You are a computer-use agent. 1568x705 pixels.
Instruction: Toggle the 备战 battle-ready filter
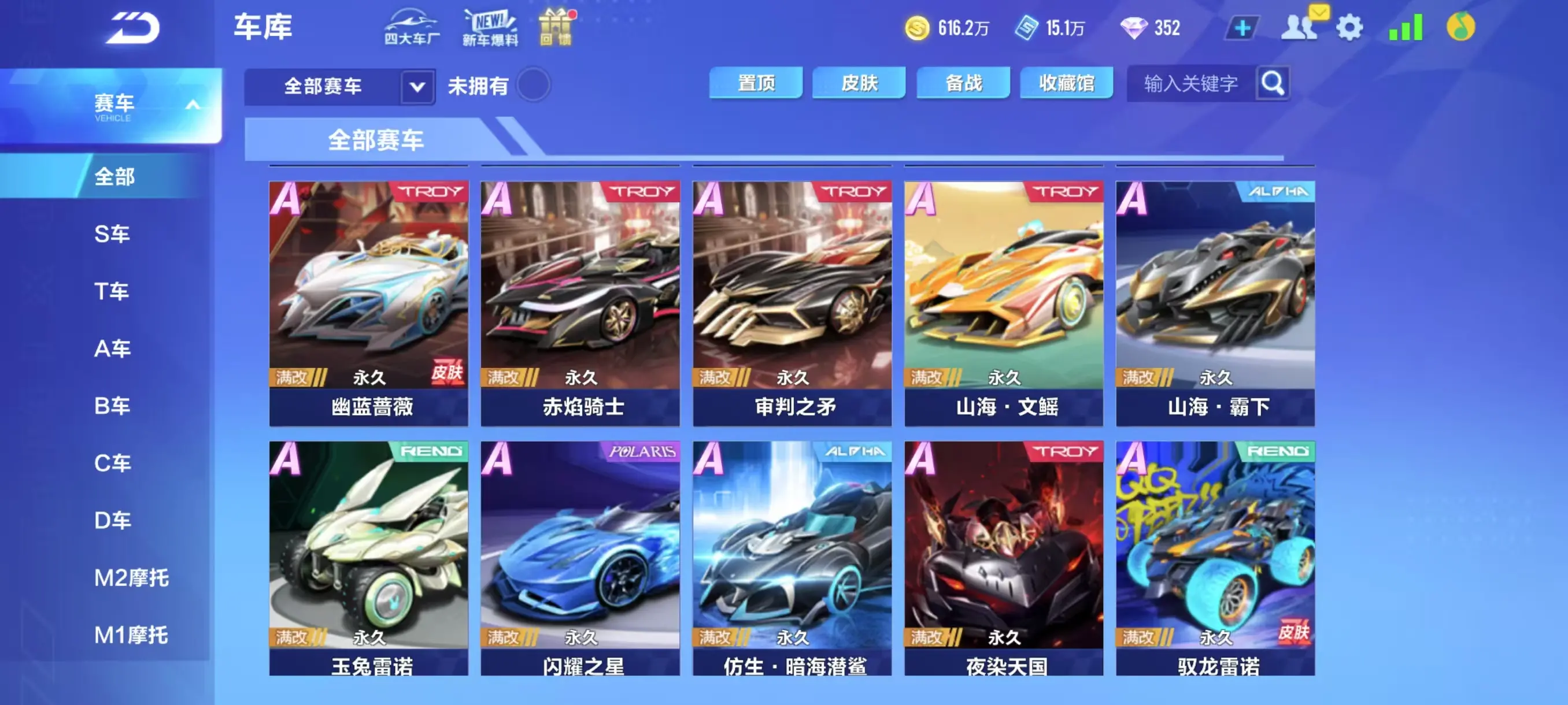pyautogui.click(x=962, y=83)
